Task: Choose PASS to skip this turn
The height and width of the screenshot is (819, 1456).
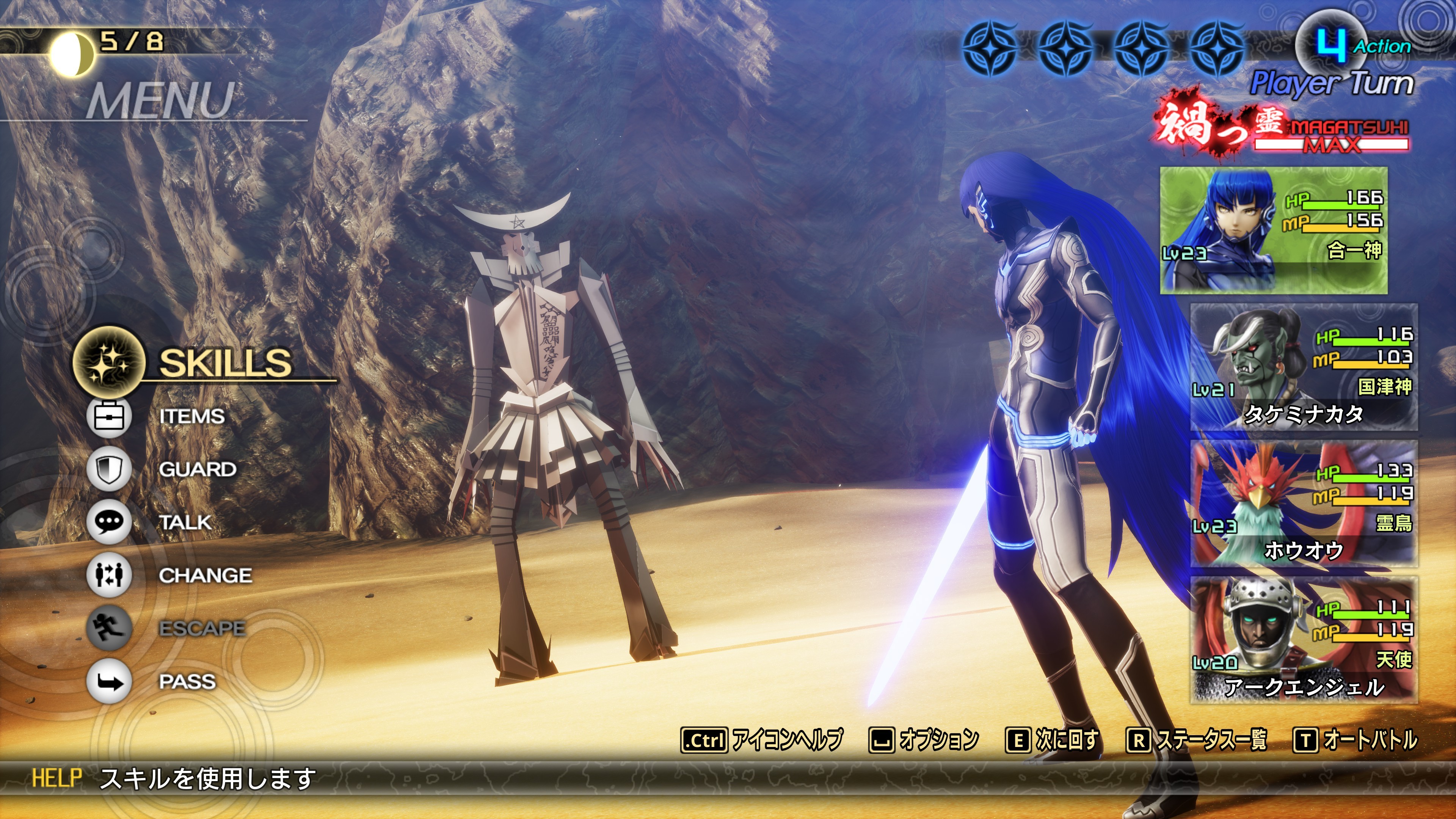Action: tap(187, 681)
